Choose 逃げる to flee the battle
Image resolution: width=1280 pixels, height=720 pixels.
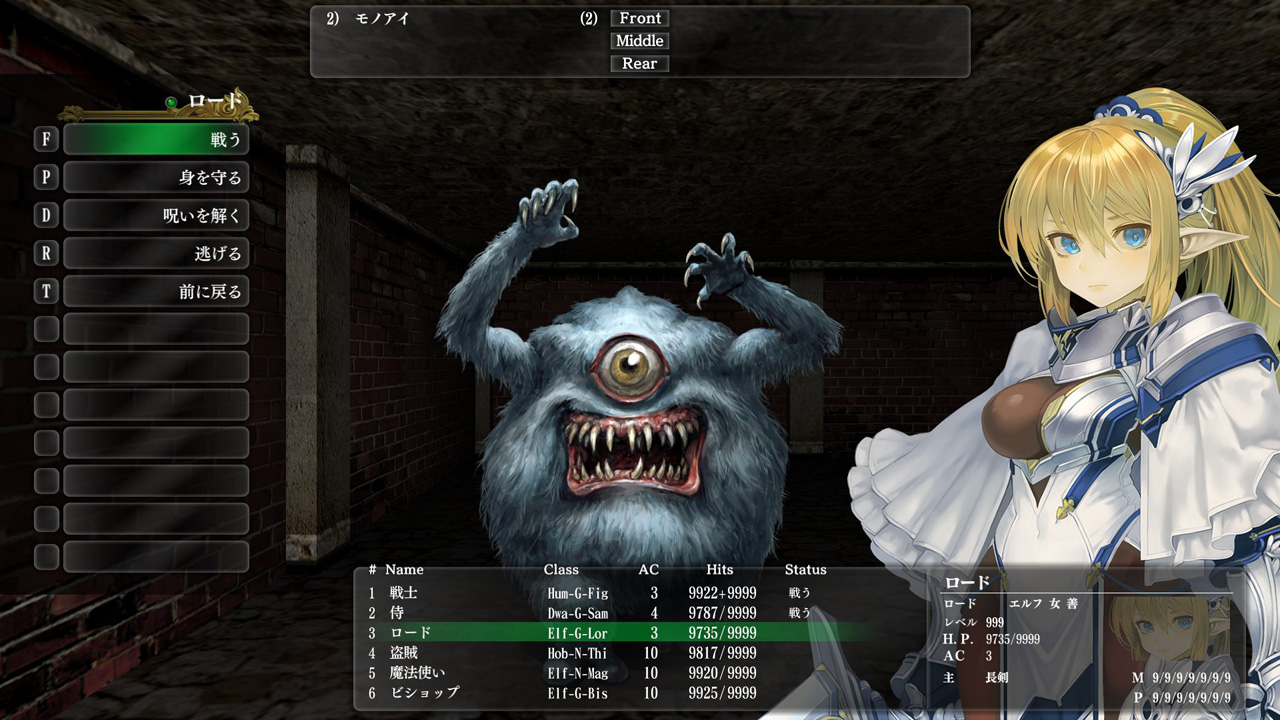click(156, 253)
